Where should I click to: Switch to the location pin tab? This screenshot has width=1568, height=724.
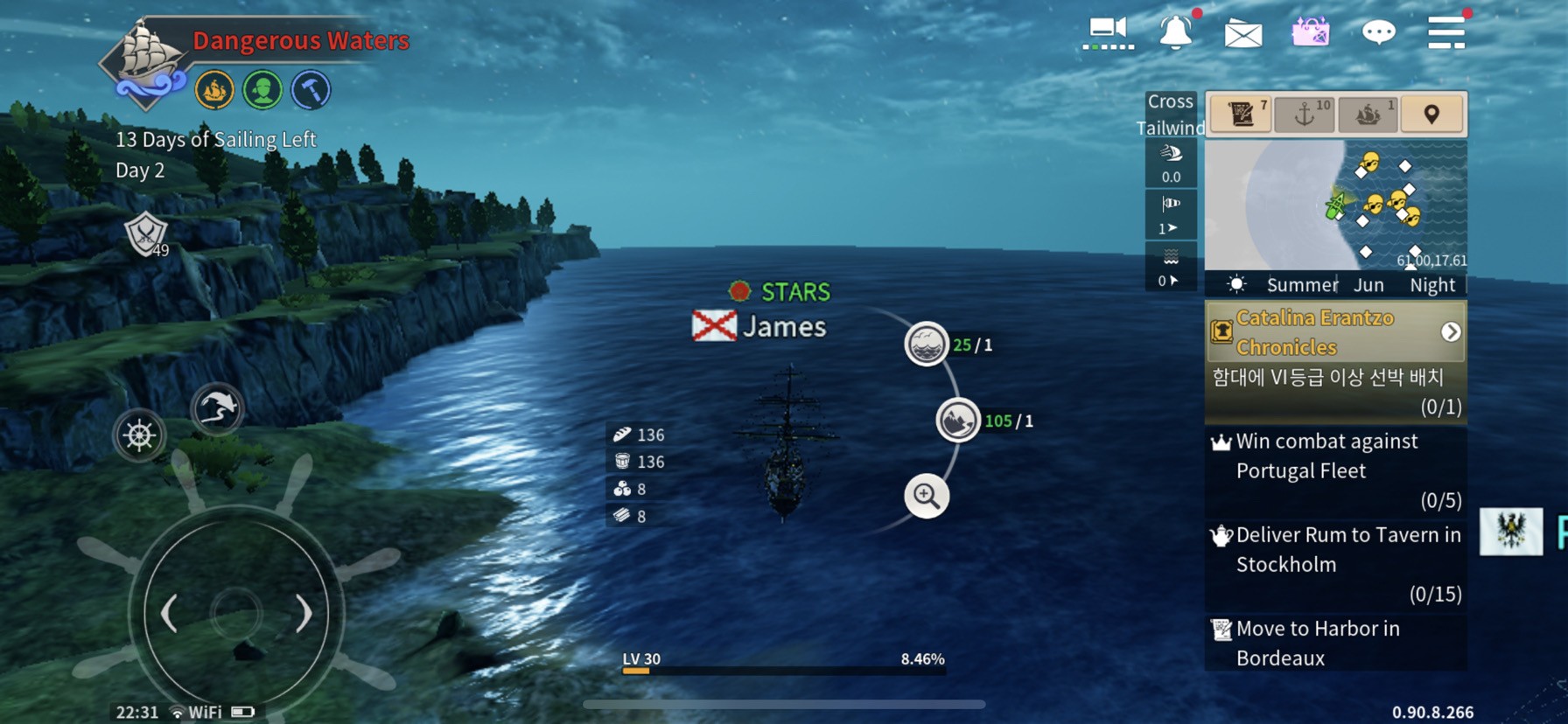[1431, 114]
